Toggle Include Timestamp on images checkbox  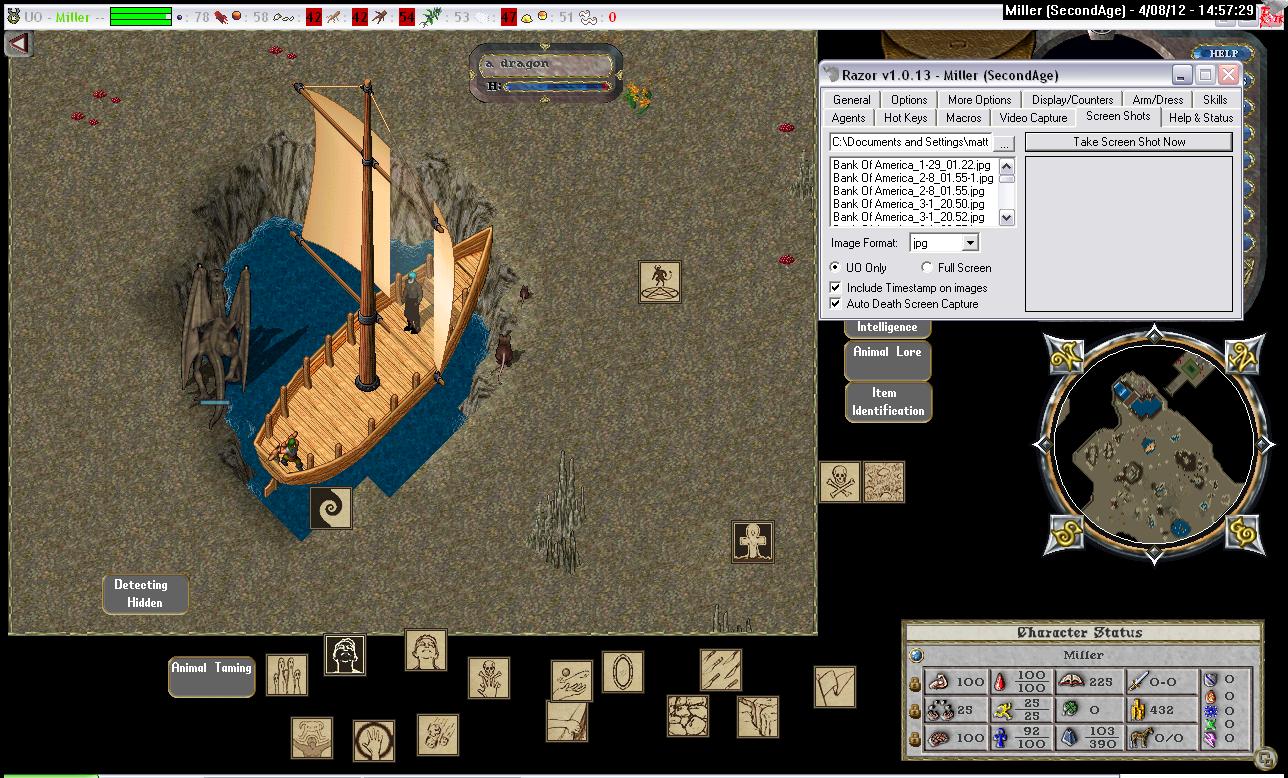tap(836, 288)
